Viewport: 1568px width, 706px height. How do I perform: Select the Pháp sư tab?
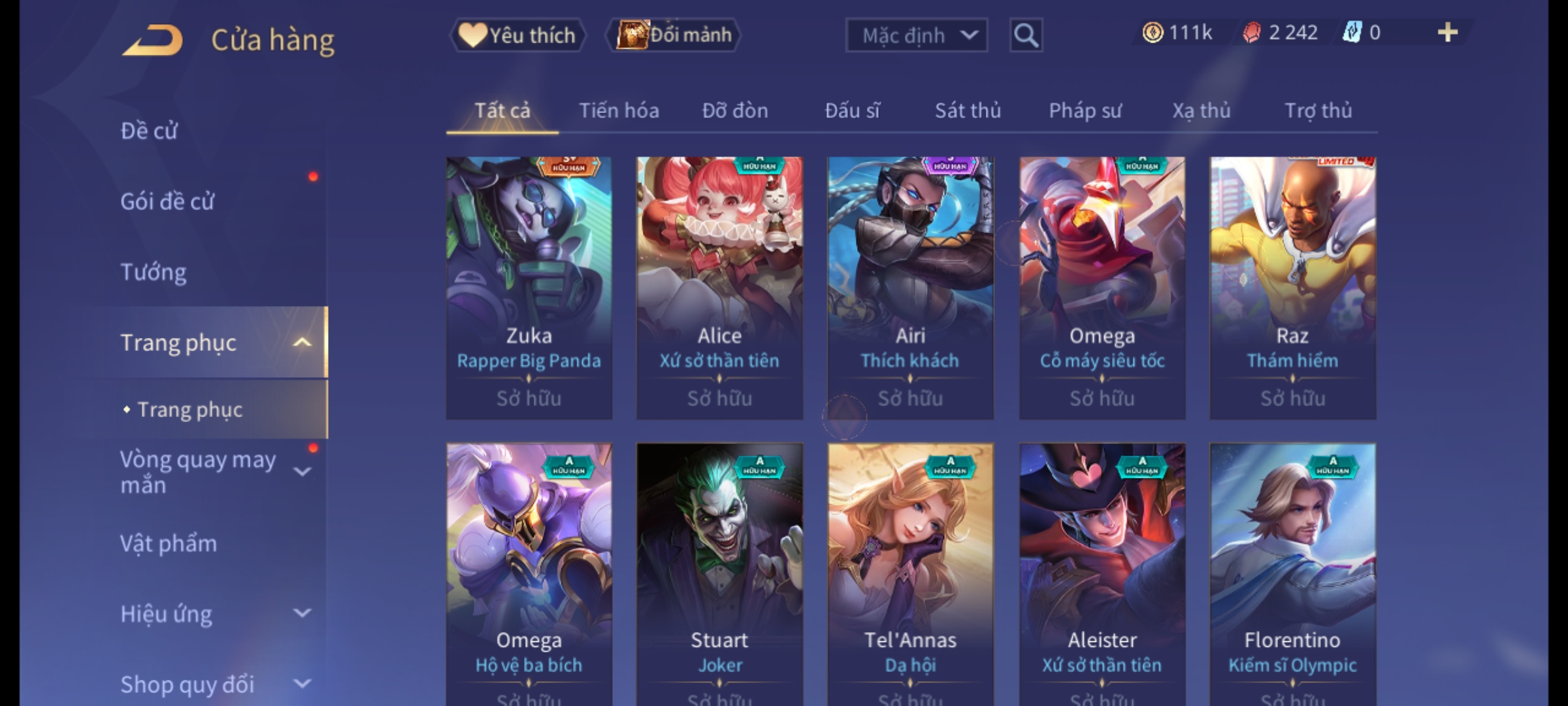[x=1085, y=111]
